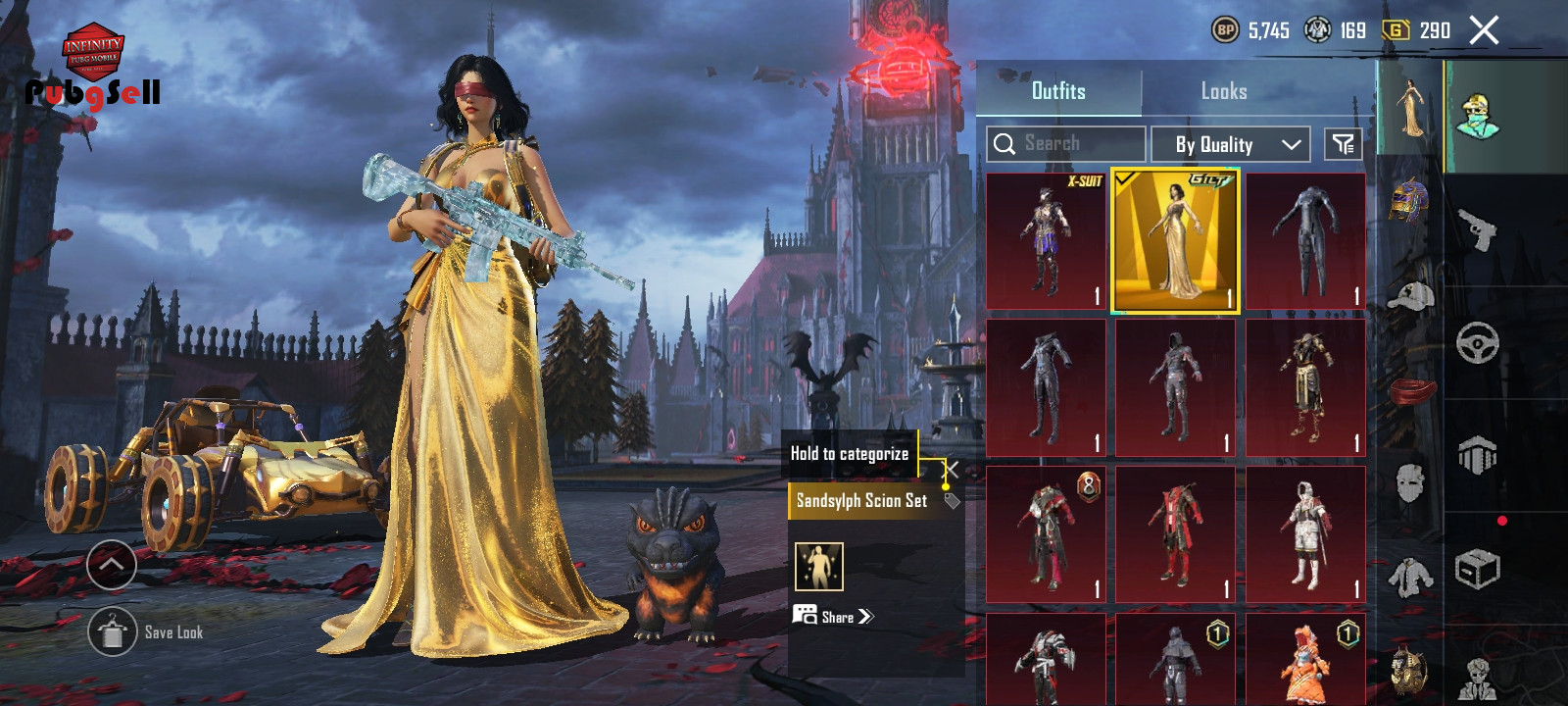
Task: Expand the panel with the up-arrow button
Action: click(x=112, y=565)
